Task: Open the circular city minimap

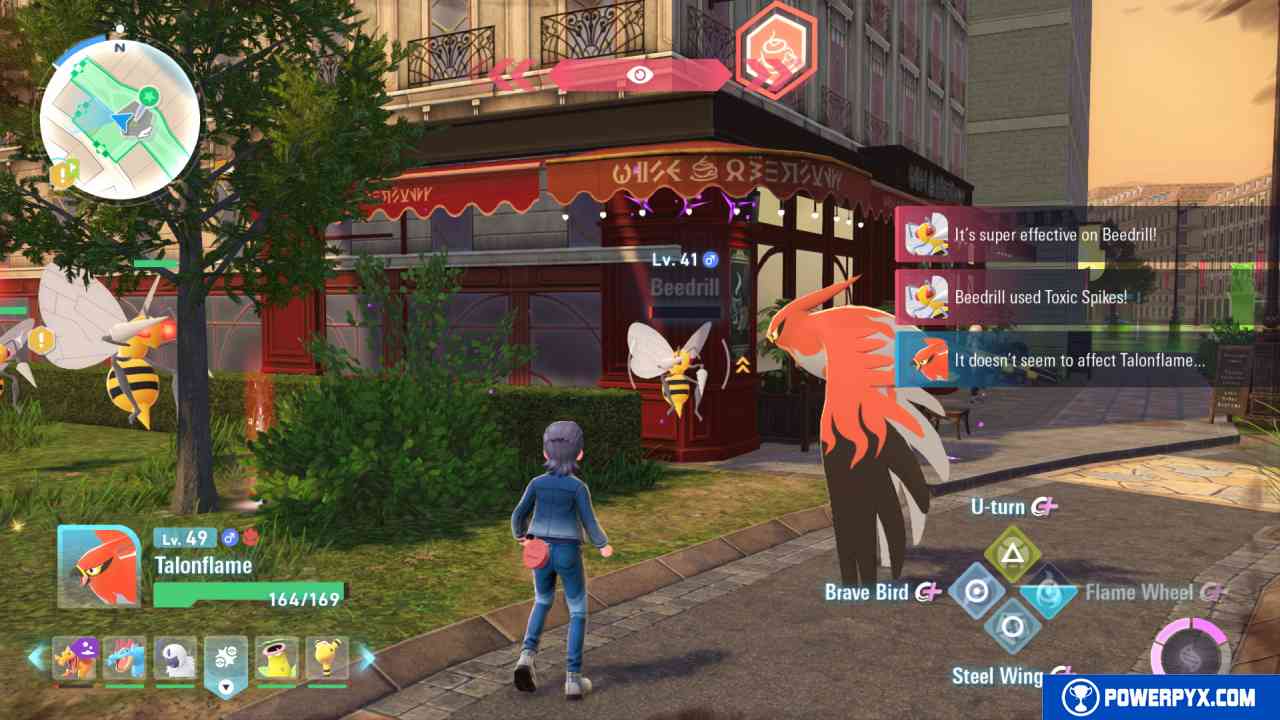Action: pos(120,118)
